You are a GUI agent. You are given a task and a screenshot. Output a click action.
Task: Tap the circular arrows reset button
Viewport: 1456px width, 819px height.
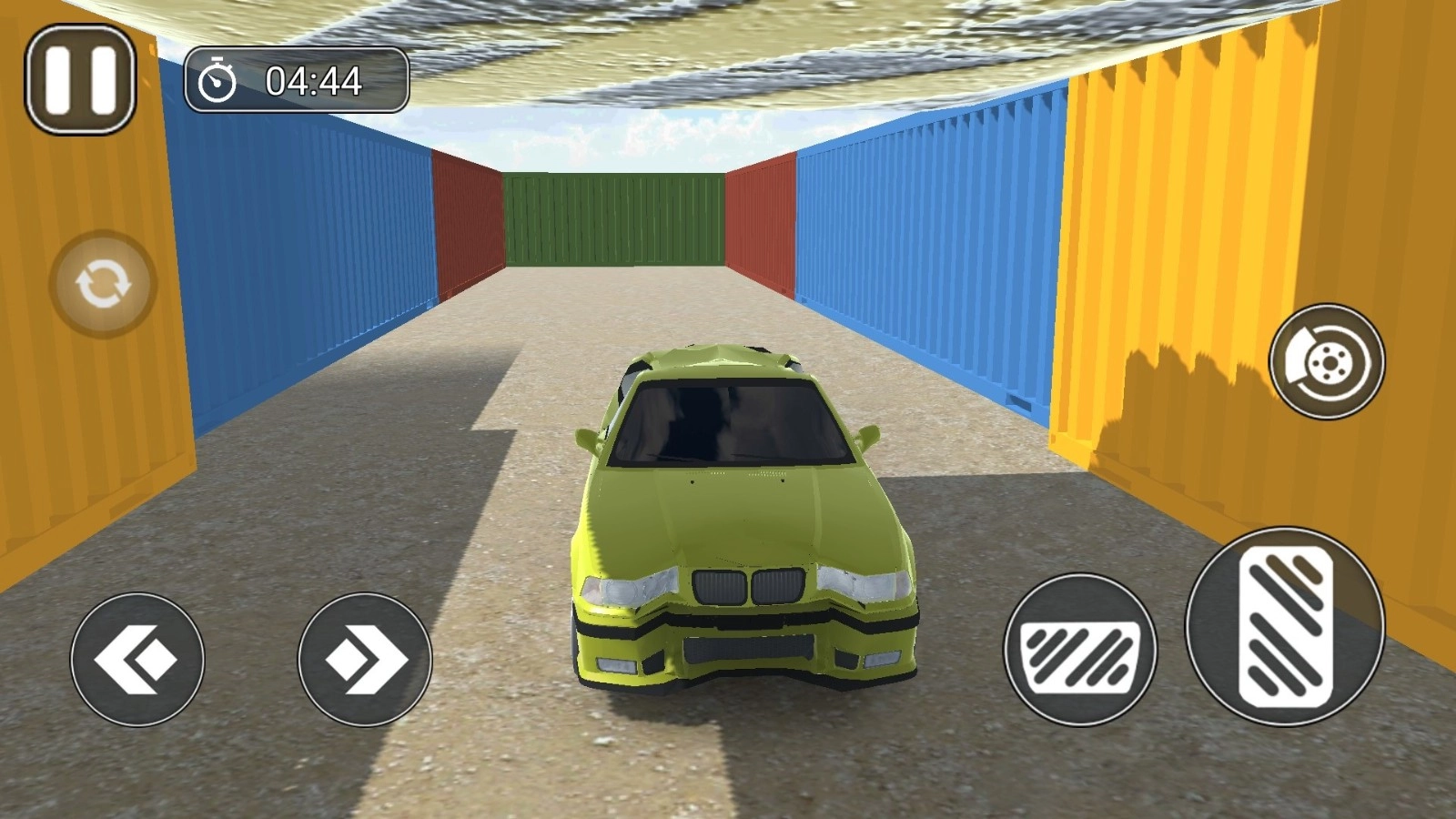(103, 284)
